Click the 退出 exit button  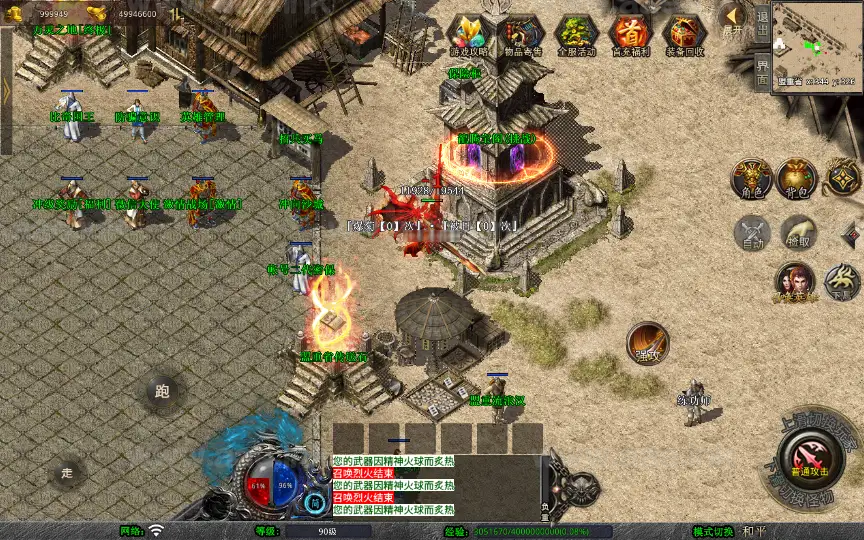pyautogui.click(x=762, y=20)
